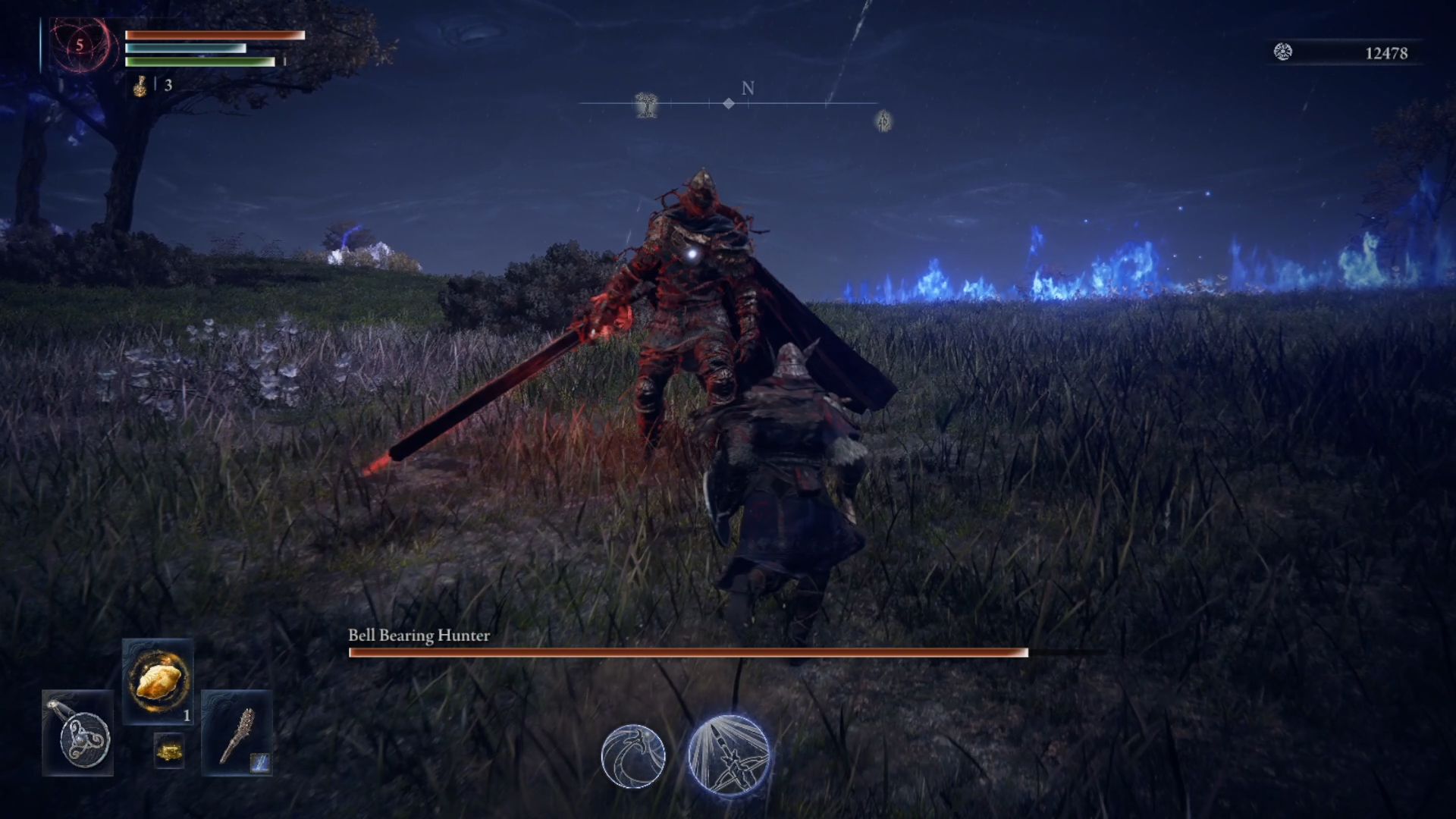Select the small gold treasure icon
The width and height of the screenshot is (1456, 819).
[x=168, y=752]
